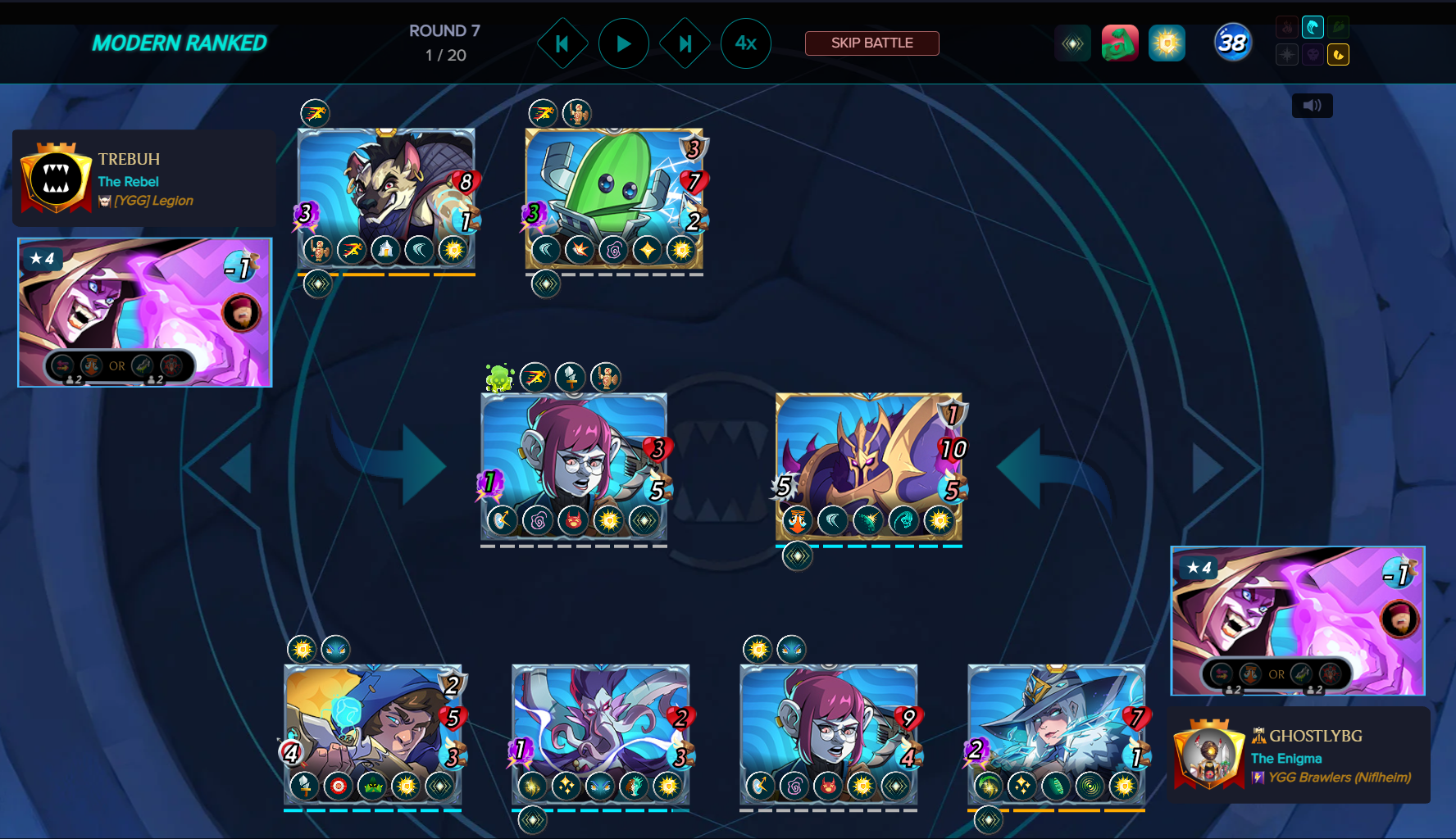Toggle the 4x playback speed
Image resolution: width=1456 pixels, height=839 pixels.
click(x=745, y=43)
